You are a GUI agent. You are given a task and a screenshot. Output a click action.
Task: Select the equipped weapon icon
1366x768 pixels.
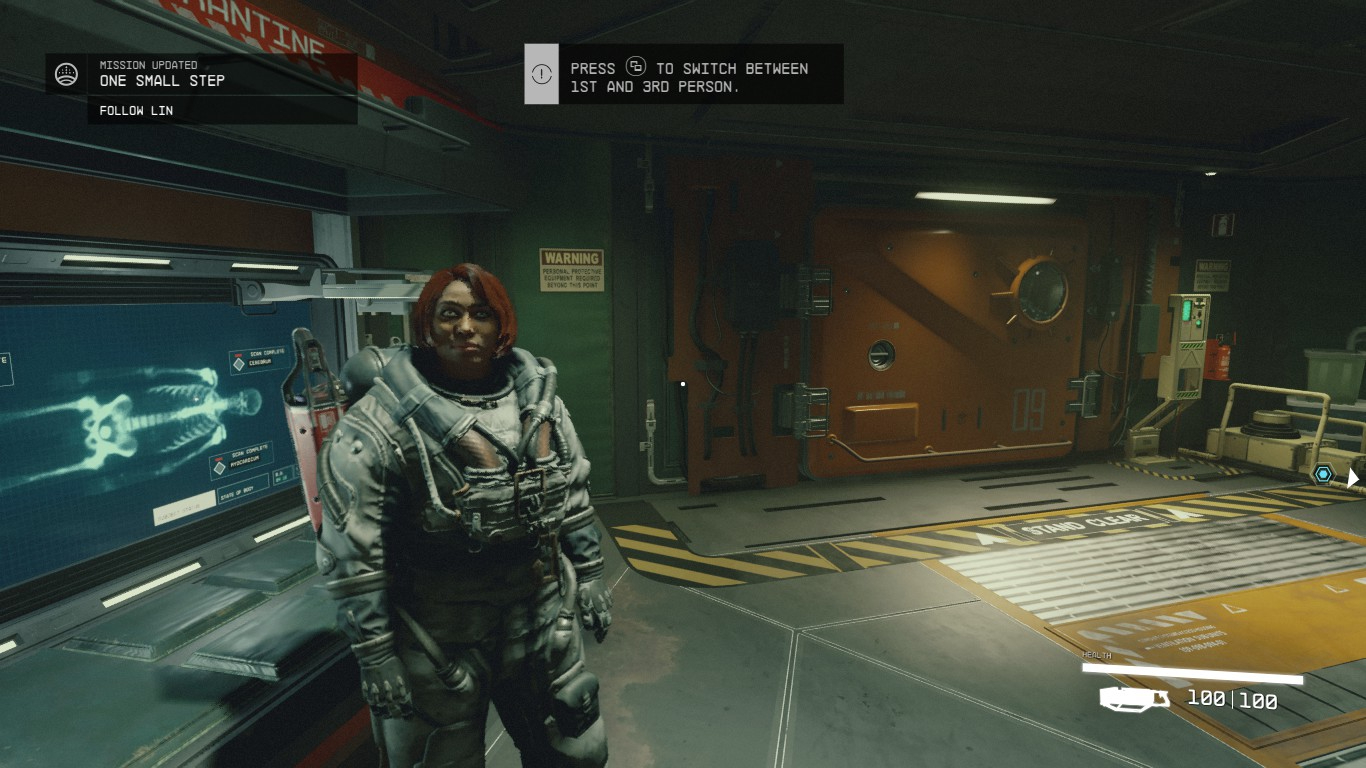coord(1135,698)
